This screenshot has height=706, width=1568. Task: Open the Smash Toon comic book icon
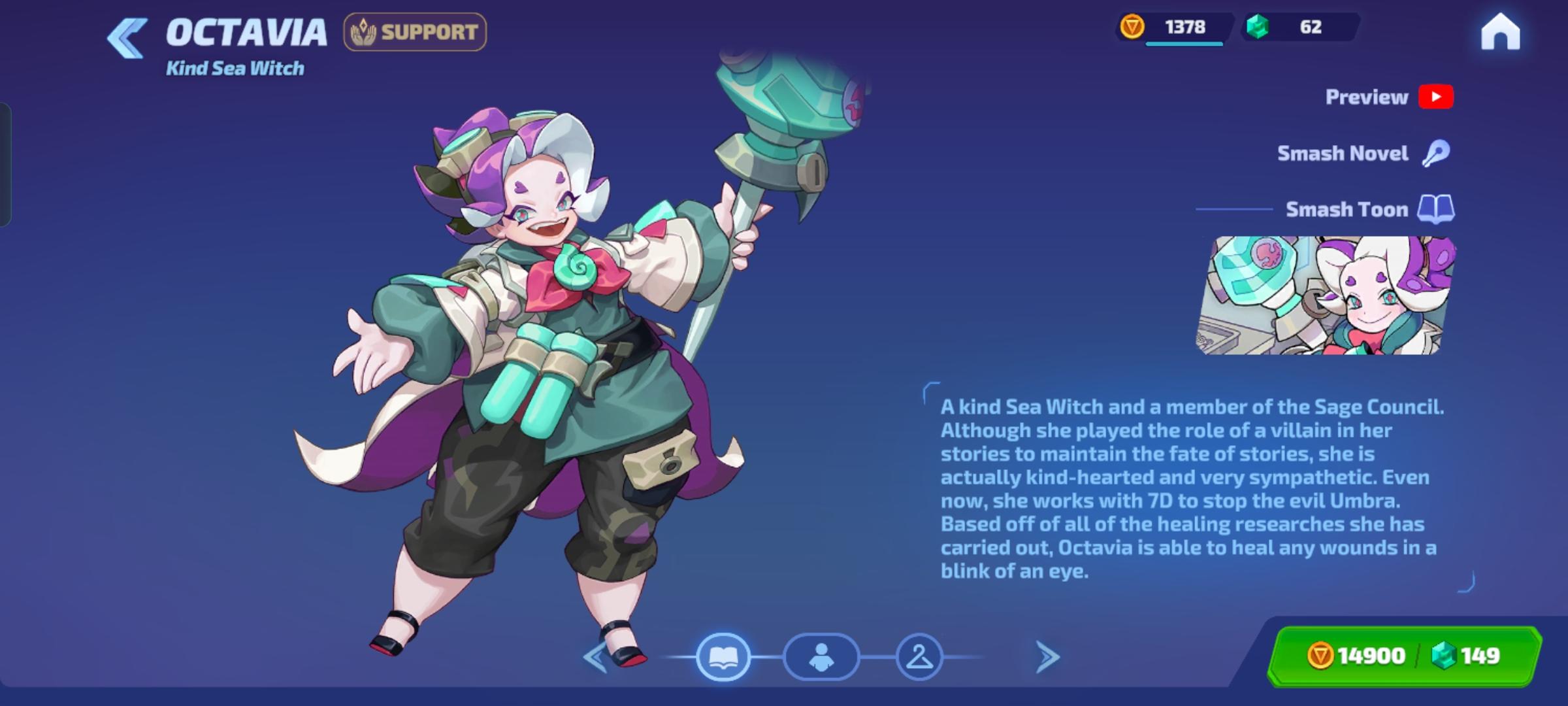click(1437, 209)
